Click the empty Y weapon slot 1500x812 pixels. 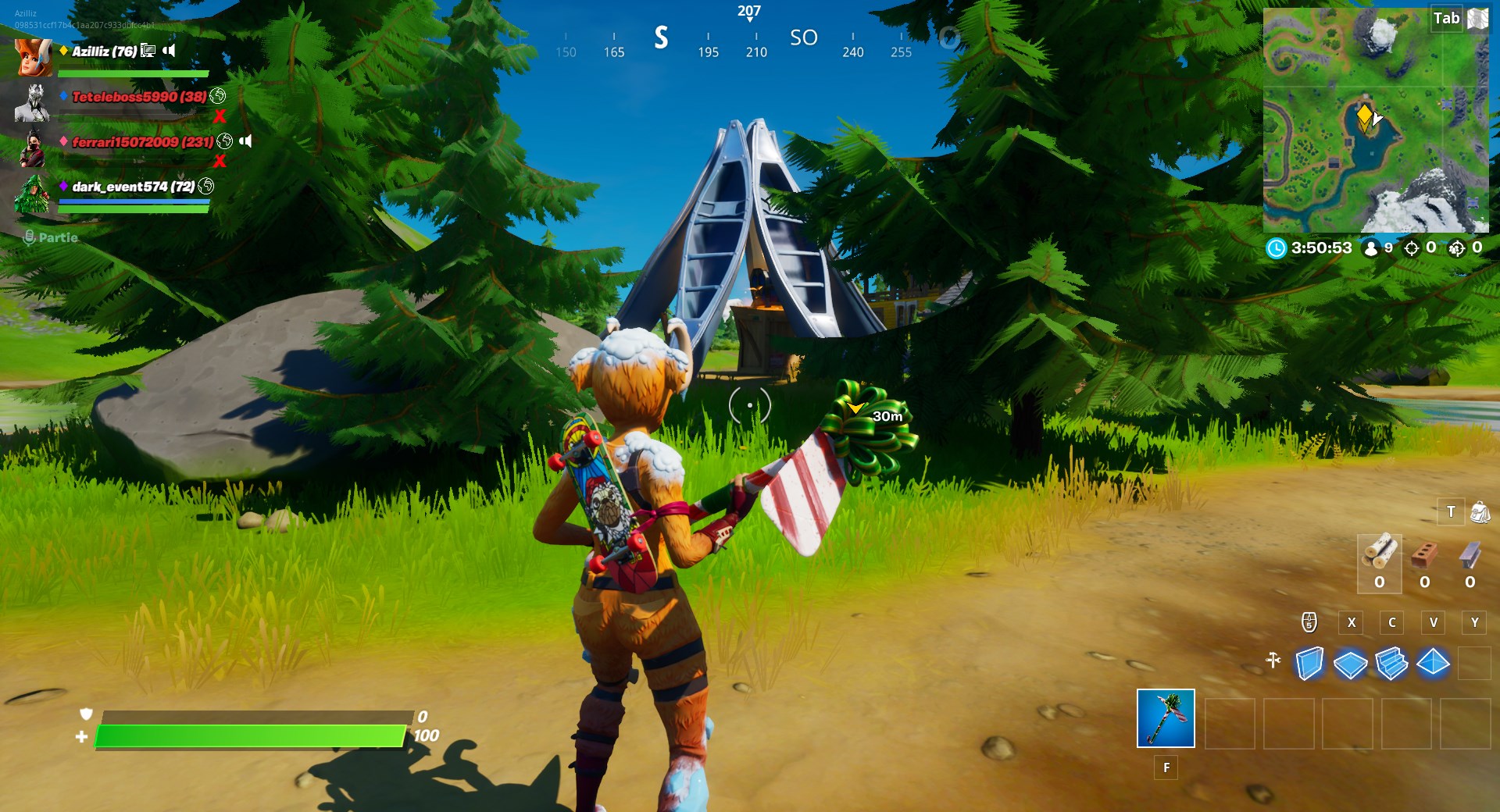pos(1475,623)
